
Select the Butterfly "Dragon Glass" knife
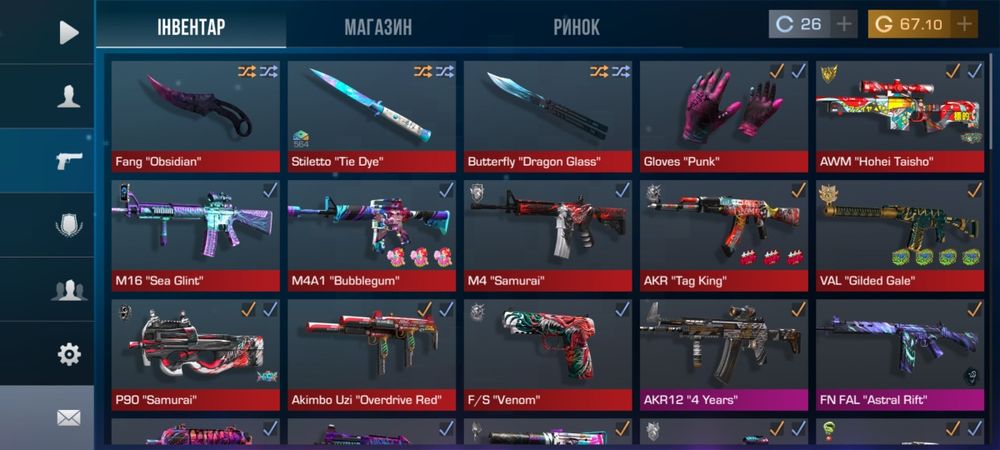point(547,115)
